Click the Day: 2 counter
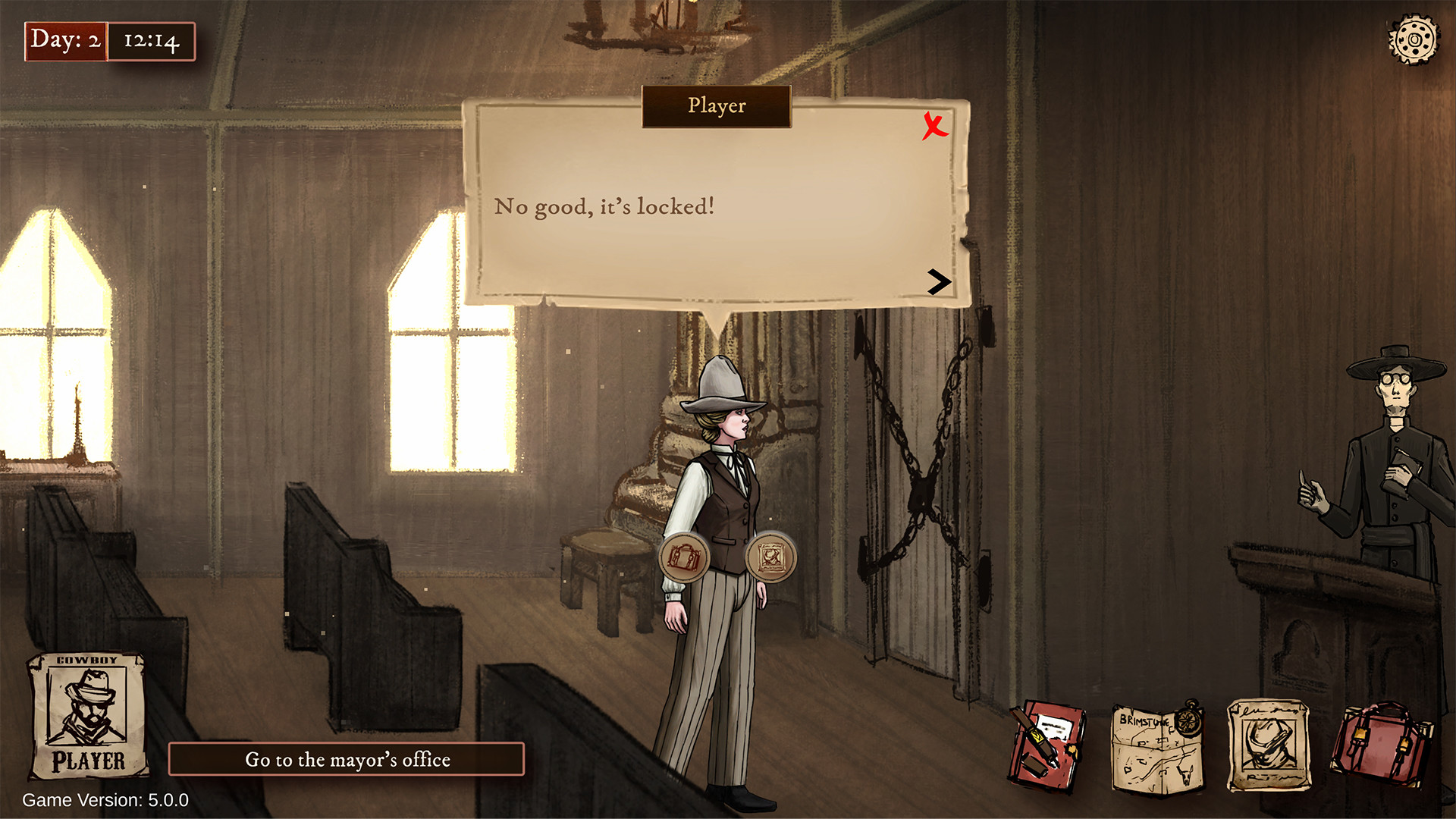Image resolution: width=1456 pixels, height=819 pixels. [x=64, y=42]
